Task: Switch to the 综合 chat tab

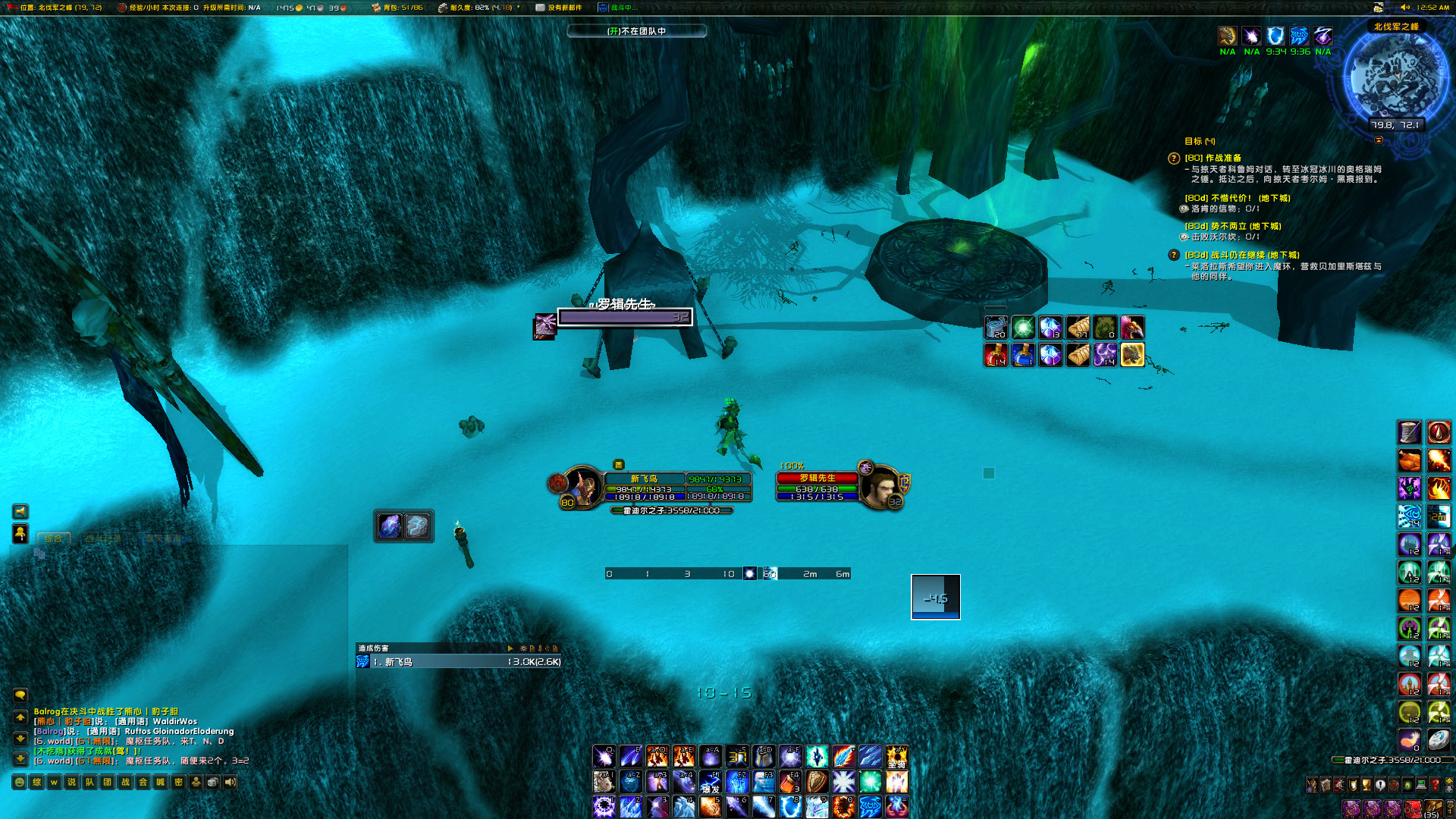Action: click(54, 539)
